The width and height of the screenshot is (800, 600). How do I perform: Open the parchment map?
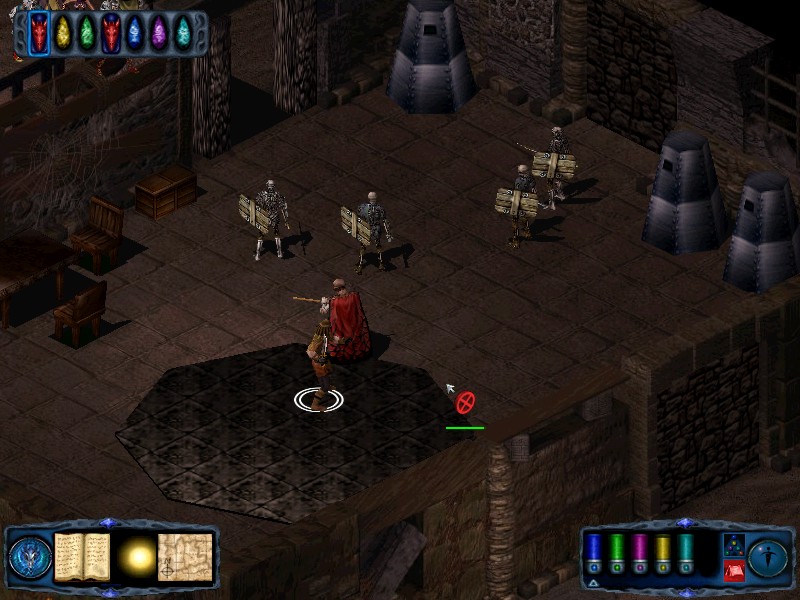tap(187, 558)
